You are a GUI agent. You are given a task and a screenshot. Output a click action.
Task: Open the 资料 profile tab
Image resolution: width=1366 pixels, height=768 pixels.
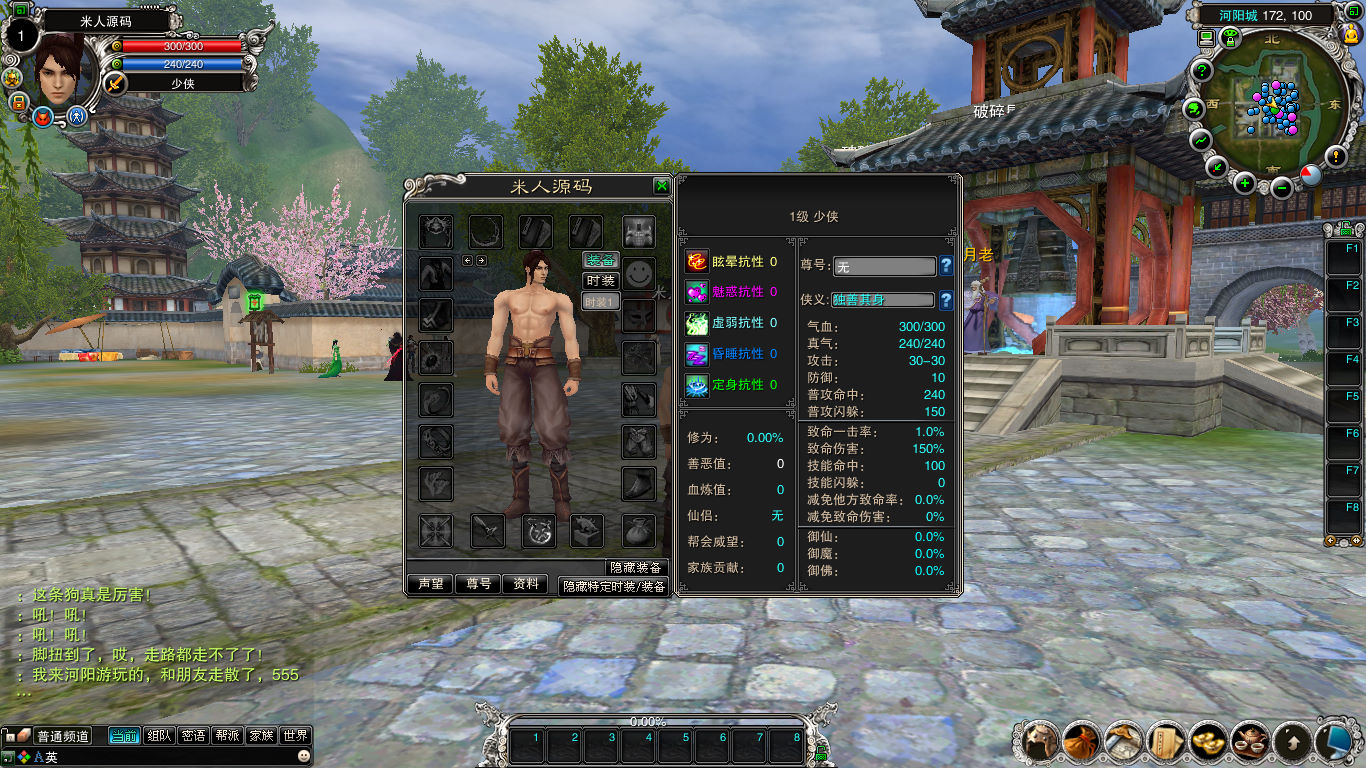coord(527,584)
